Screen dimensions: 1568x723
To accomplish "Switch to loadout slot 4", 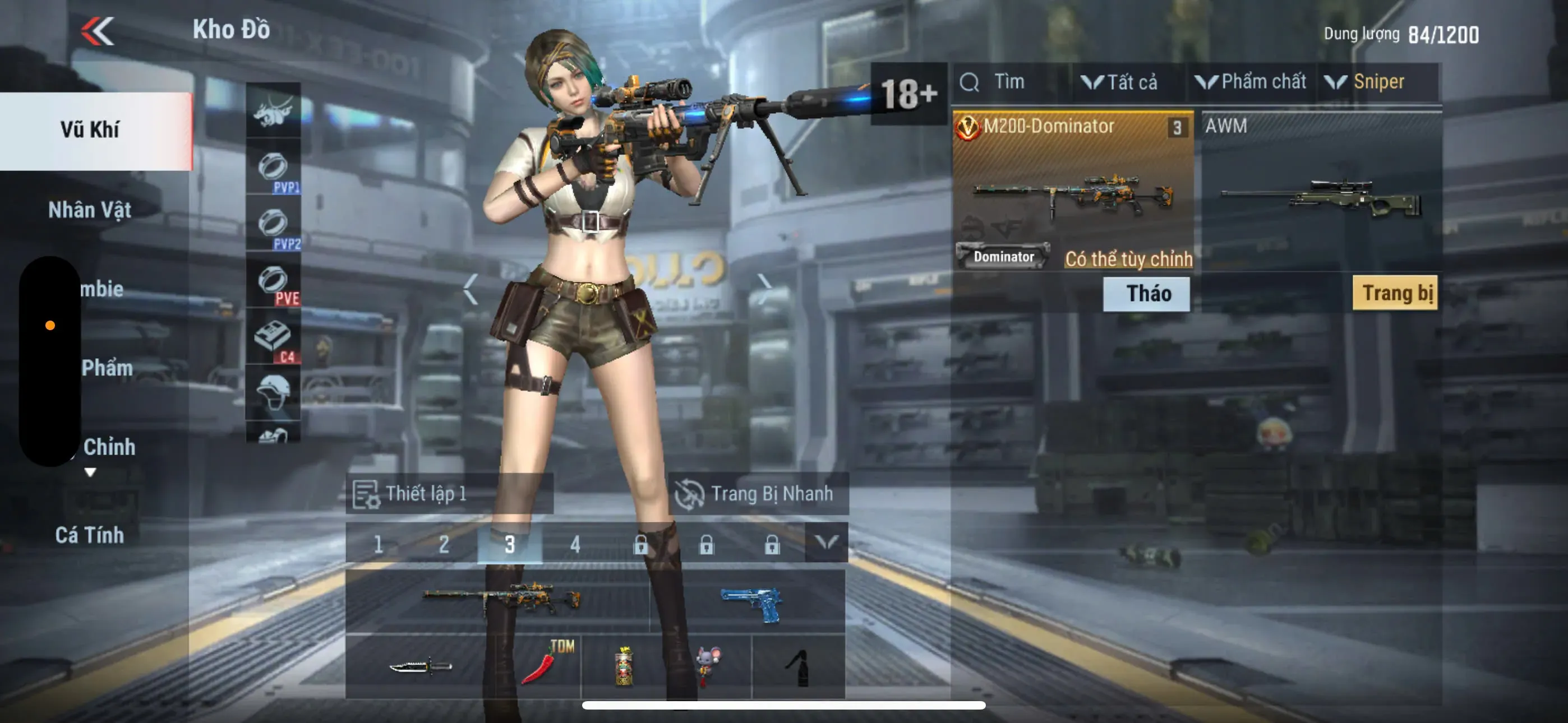I will pos(575,544).
